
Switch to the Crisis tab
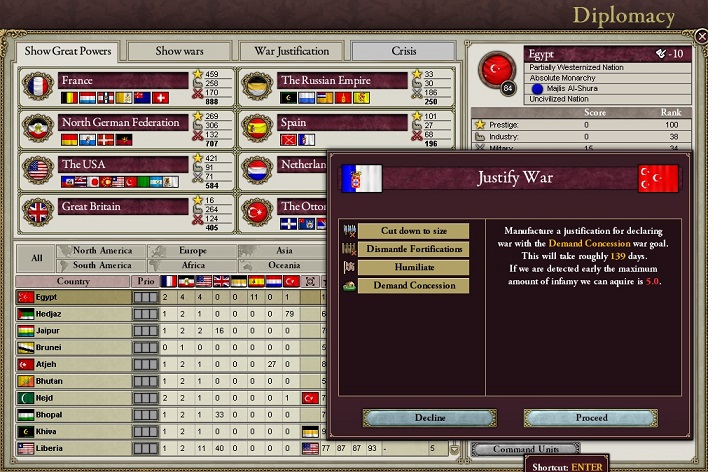(x=404, y=51)
